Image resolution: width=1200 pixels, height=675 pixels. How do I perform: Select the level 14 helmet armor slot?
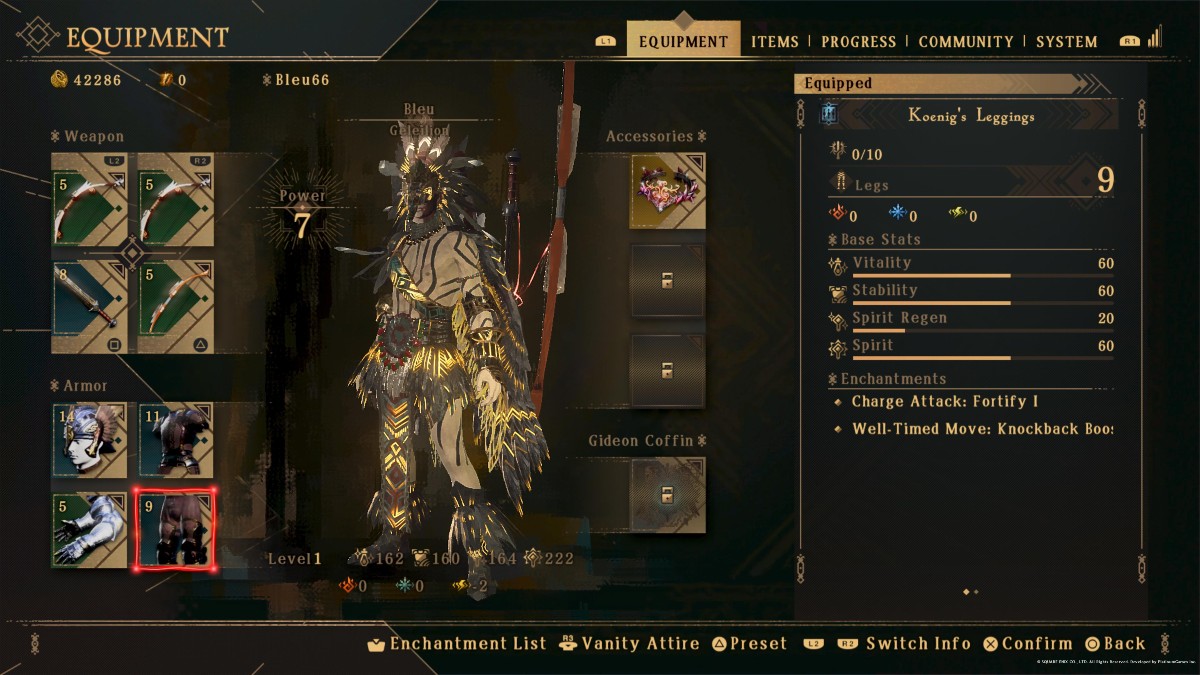pyautogui.click(x=90, y=440)
